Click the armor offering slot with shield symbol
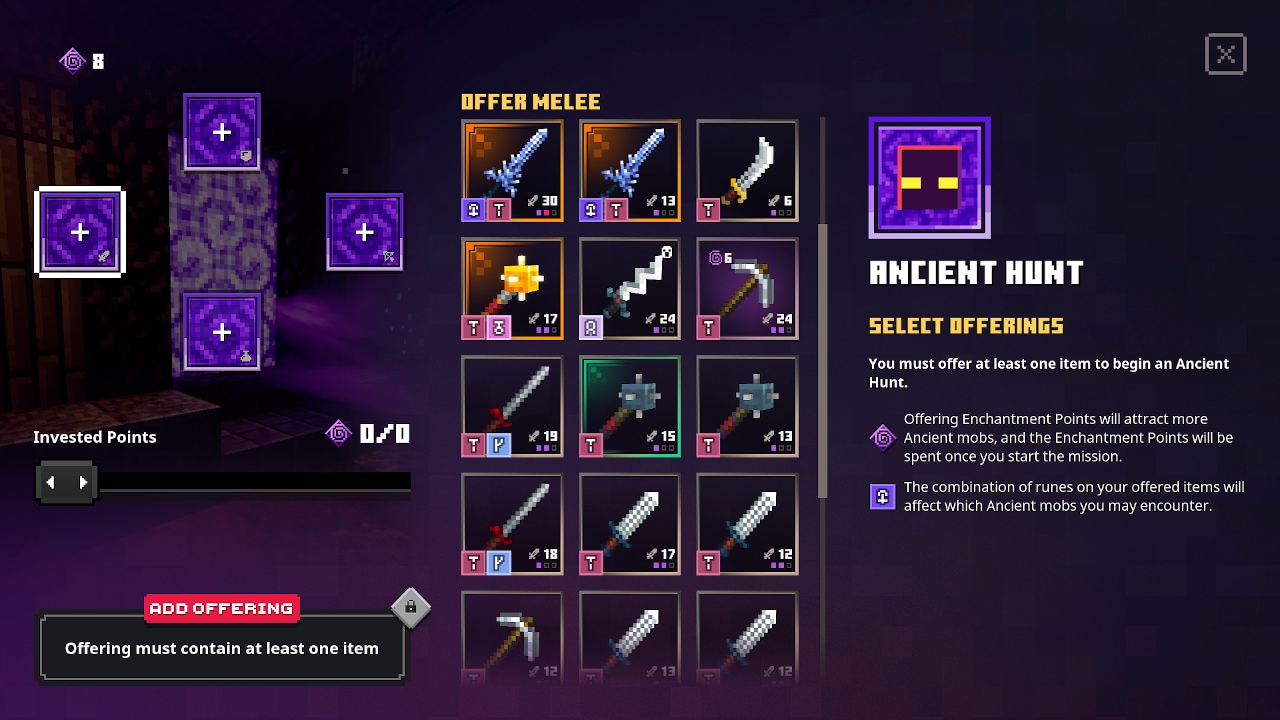 (221, 131)
